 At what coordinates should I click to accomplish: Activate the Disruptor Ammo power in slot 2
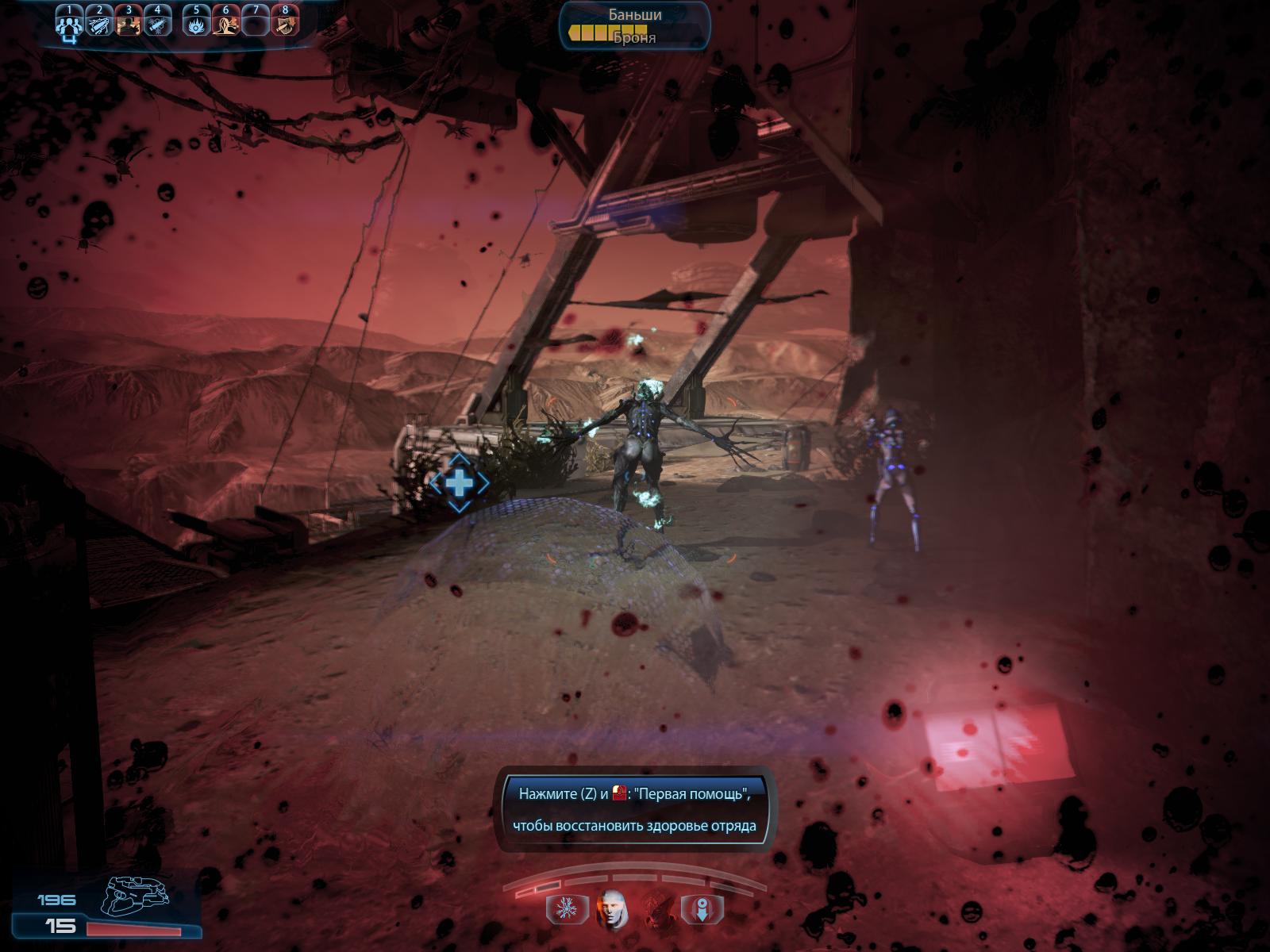pos(99,23)
